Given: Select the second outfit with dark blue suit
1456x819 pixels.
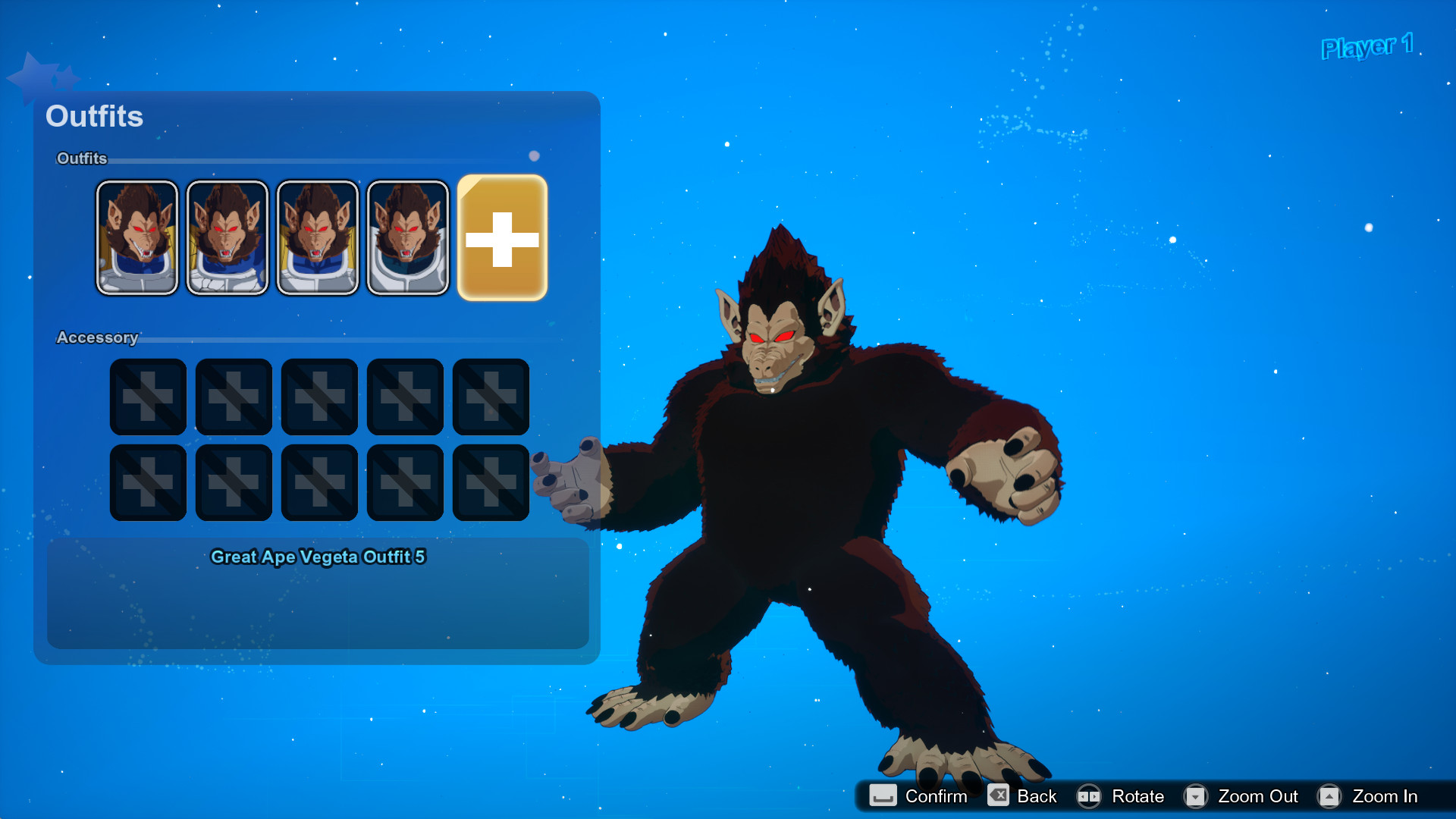Looking at the screenshot, I should pyautogui.click(x=227, y=237).
